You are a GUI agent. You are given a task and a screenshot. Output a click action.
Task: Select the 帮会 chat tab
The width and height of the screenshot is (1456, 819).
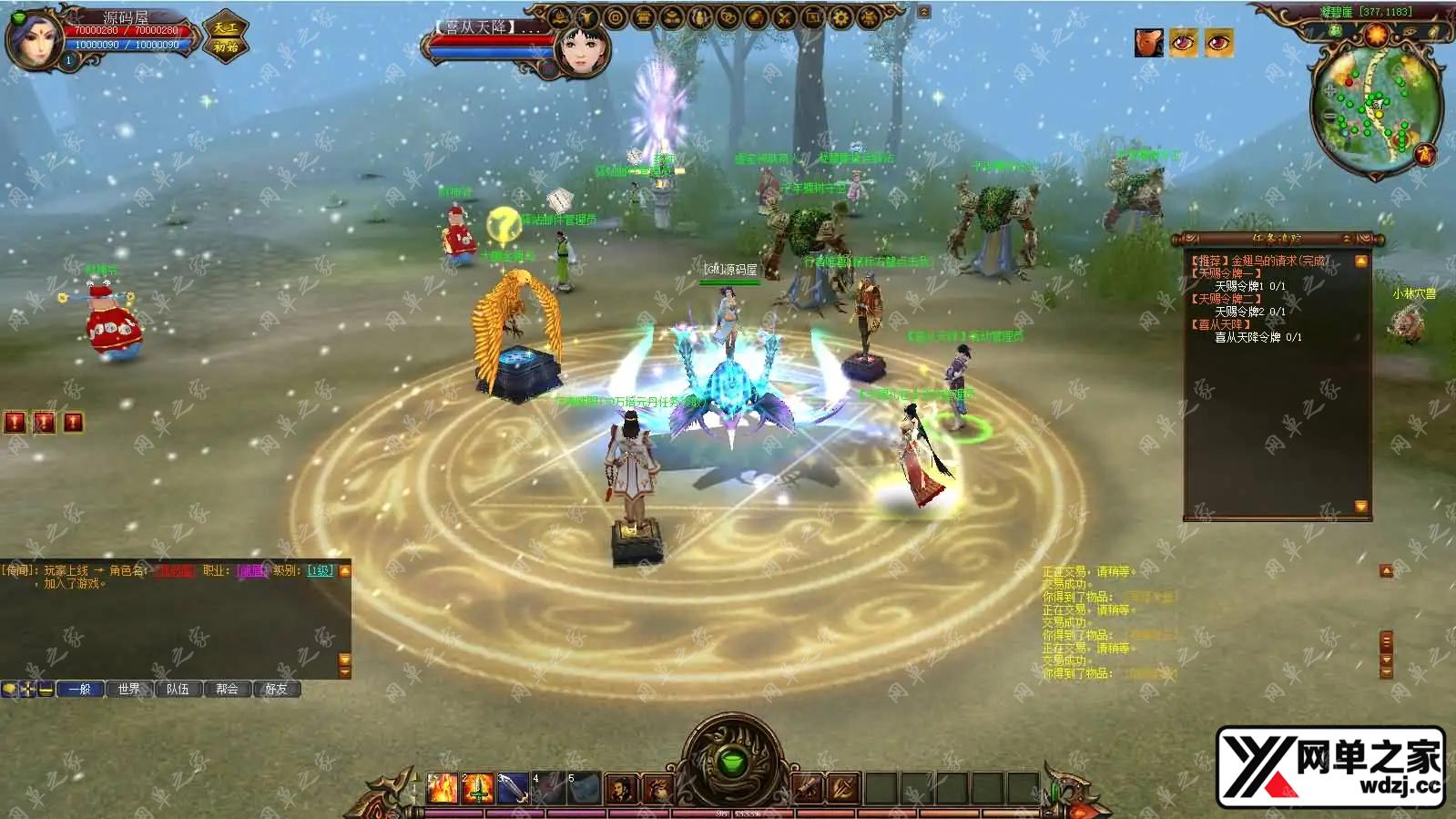coord(228,689)
